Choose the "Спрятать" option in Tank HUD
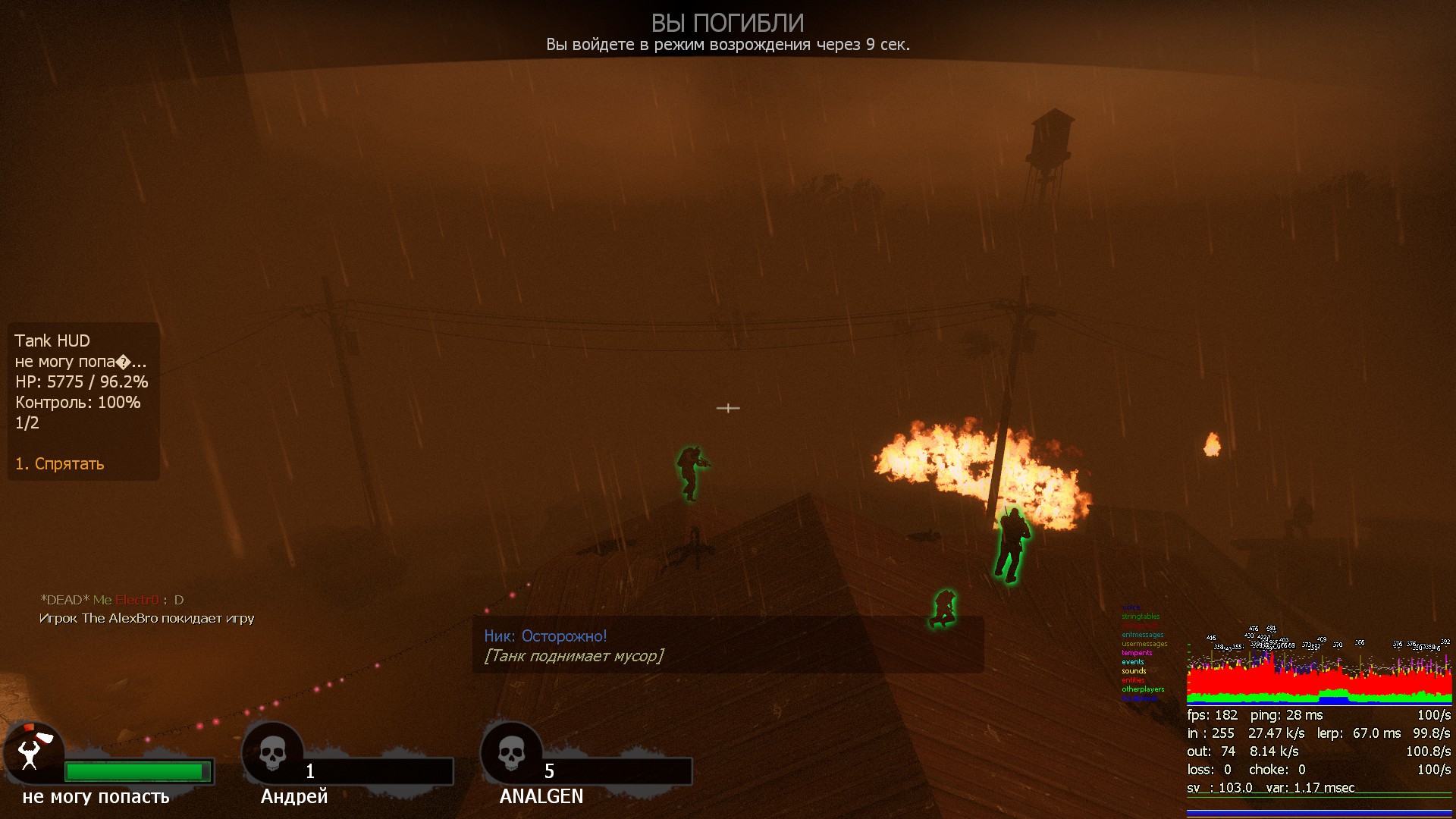This screenshot has width=1456, height=819. coord(60,464)
